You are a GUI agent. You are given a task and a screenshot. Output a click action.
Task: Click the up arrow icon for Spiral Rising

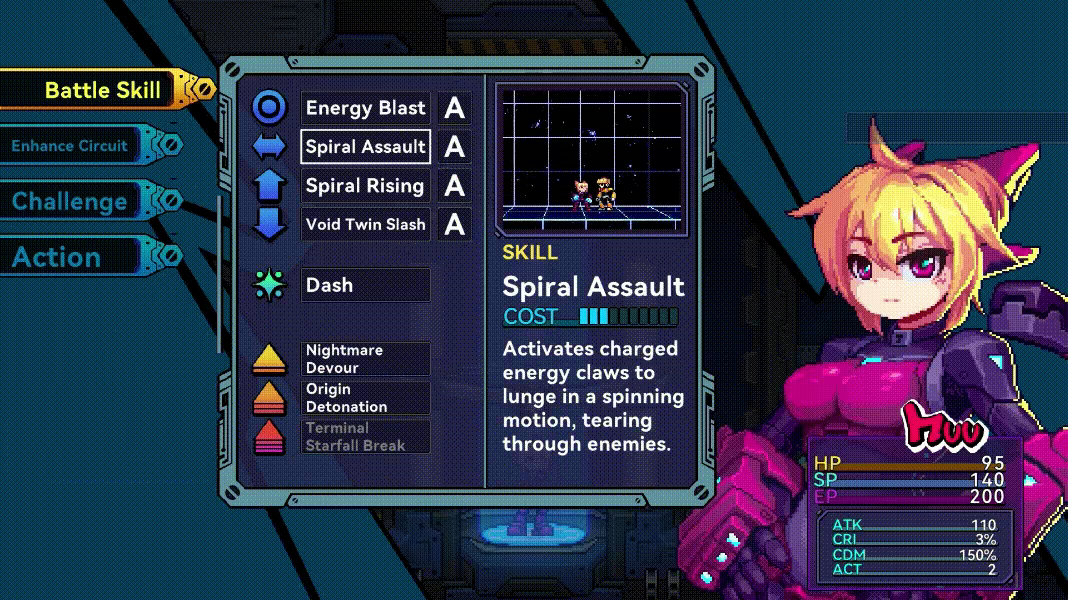pyautogui.click(x=269, y=186)
